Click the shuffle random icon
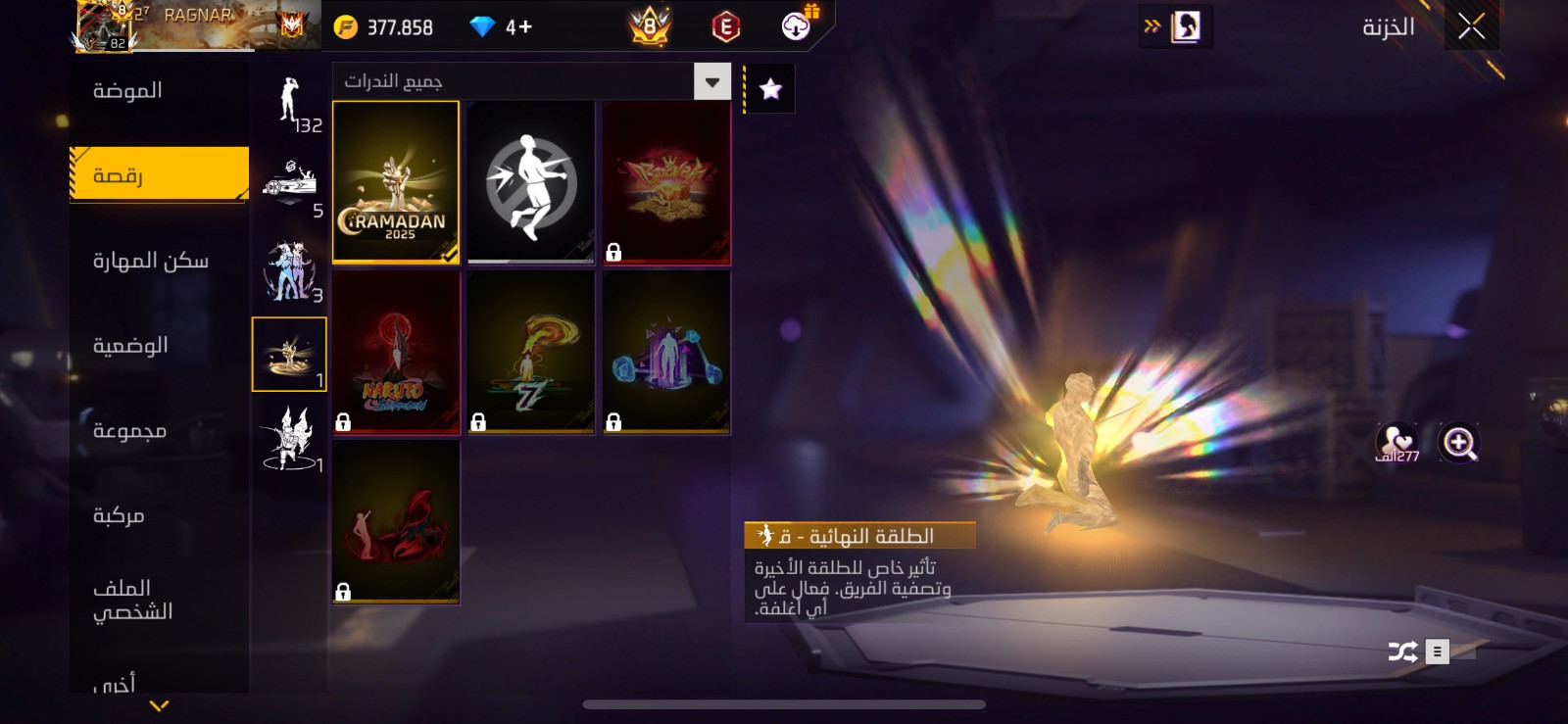 click(x=1402, y=652)
